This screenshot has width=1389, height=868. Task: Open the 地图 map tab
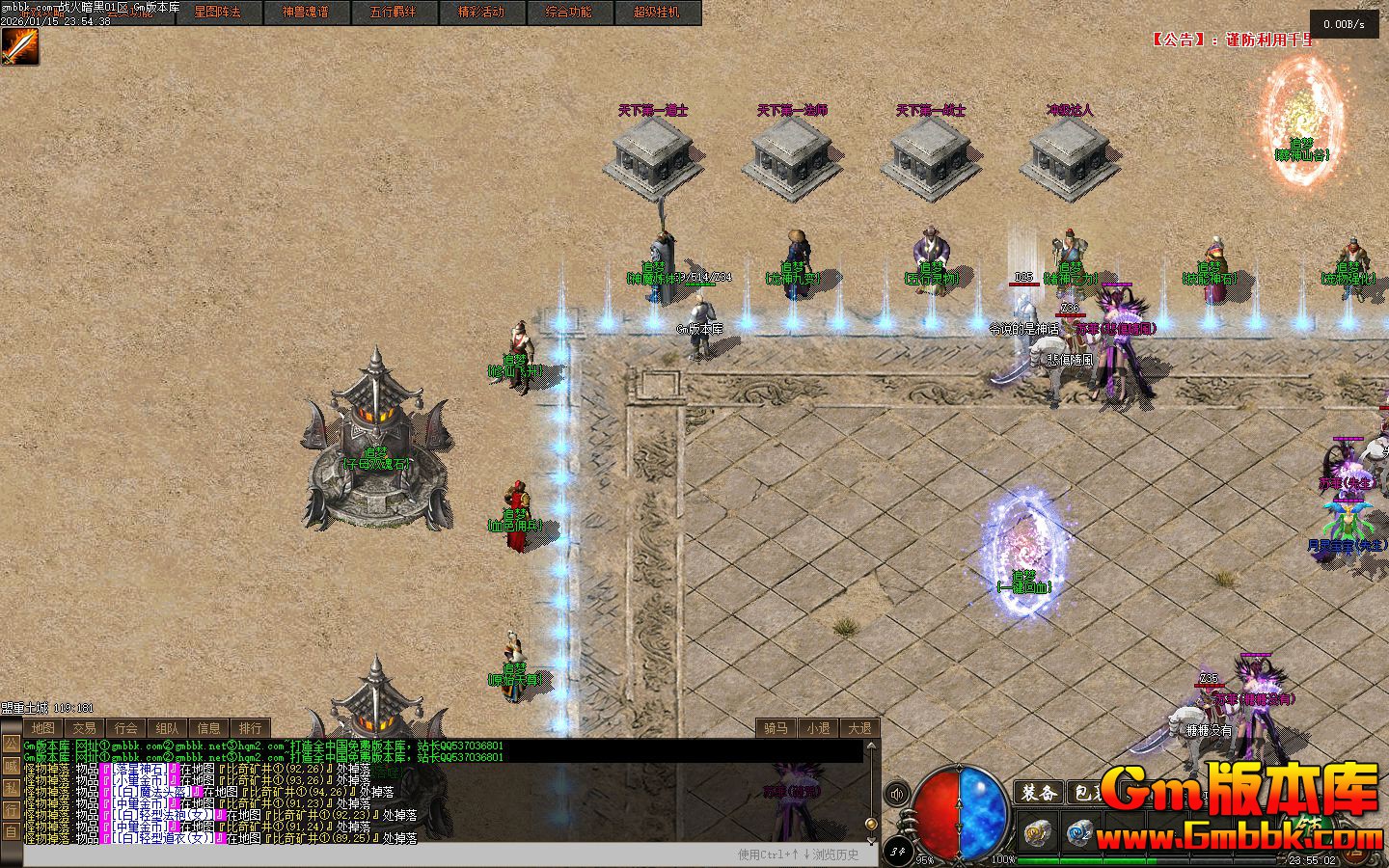tap(42, 728)
